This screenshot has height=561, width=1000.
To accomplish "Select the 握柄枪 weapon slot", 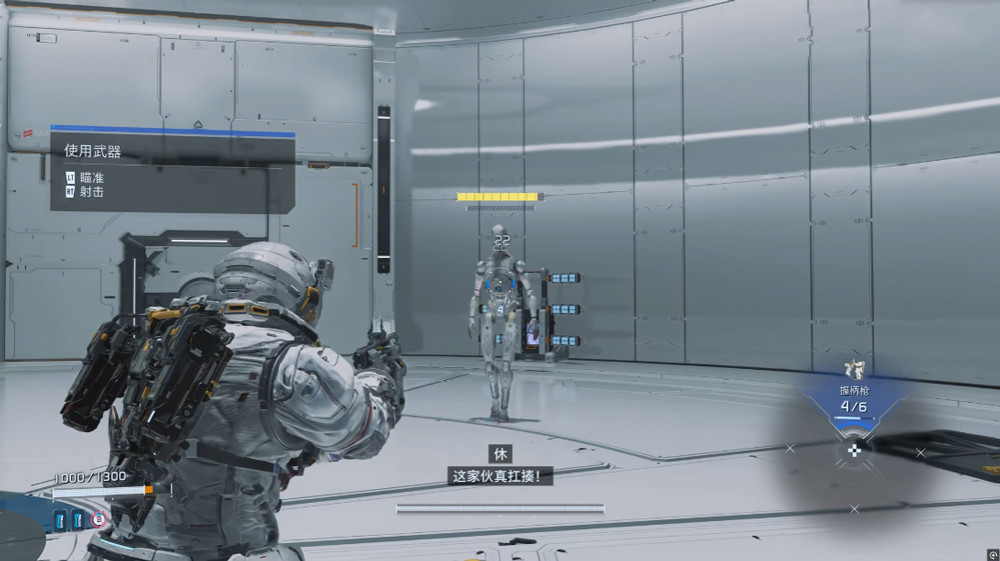I will pyautogui.click(x=853, y=399).
